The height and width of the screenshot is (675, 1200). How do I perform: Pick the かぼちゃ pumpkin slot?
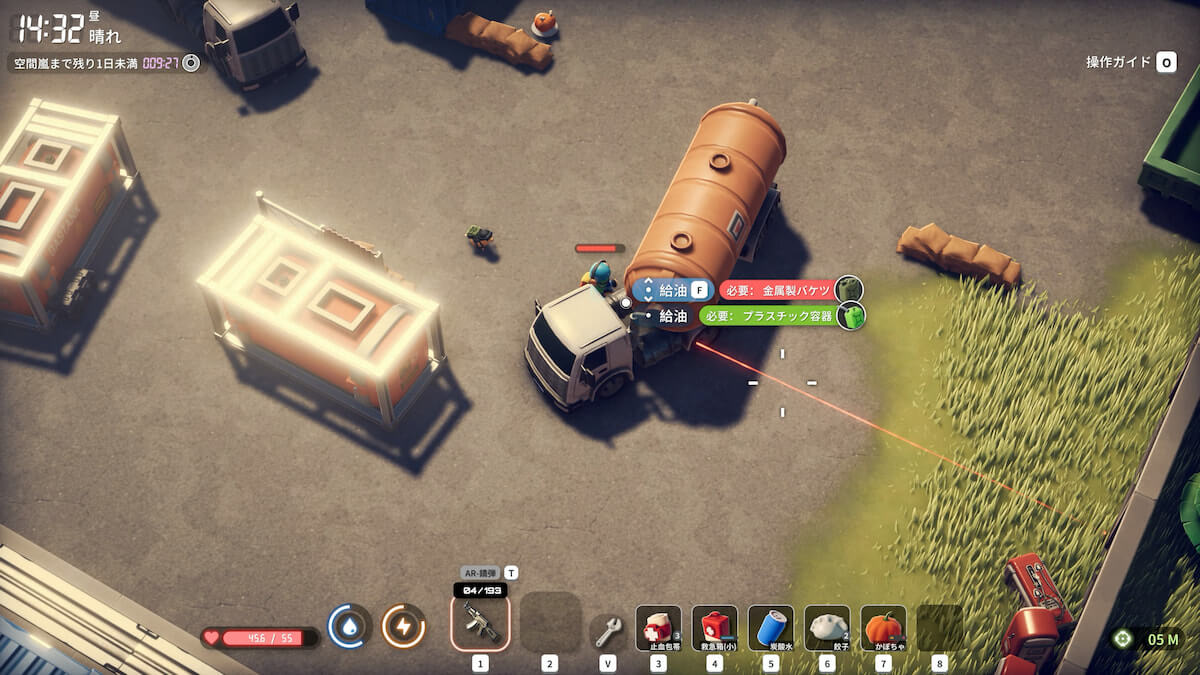(x=883, y=627)
